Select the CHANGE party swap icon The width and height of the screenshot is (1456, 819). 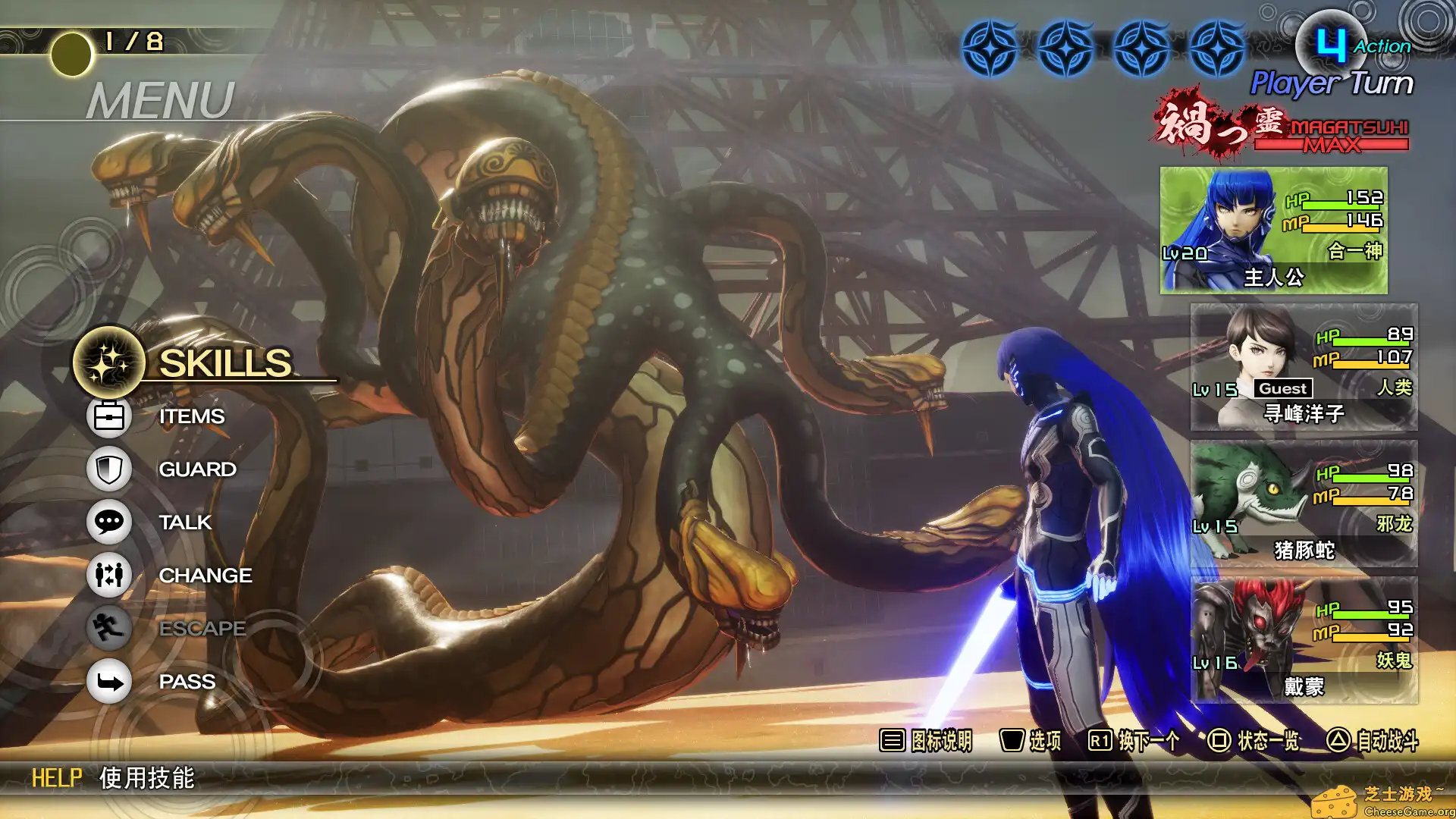click(108, 575)
